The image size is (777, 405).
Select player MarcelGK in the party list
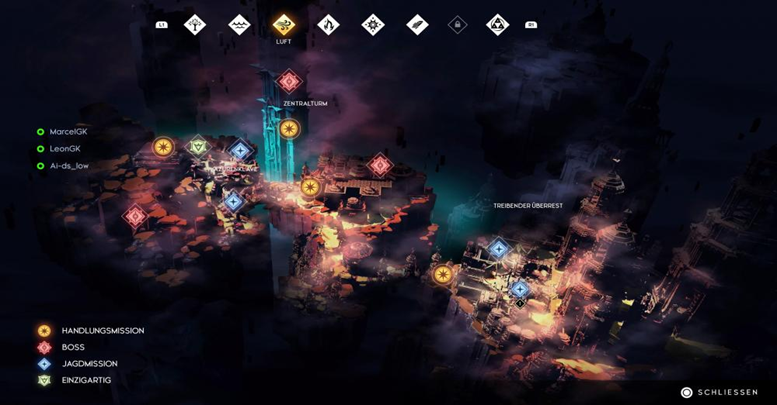(68, 132)
